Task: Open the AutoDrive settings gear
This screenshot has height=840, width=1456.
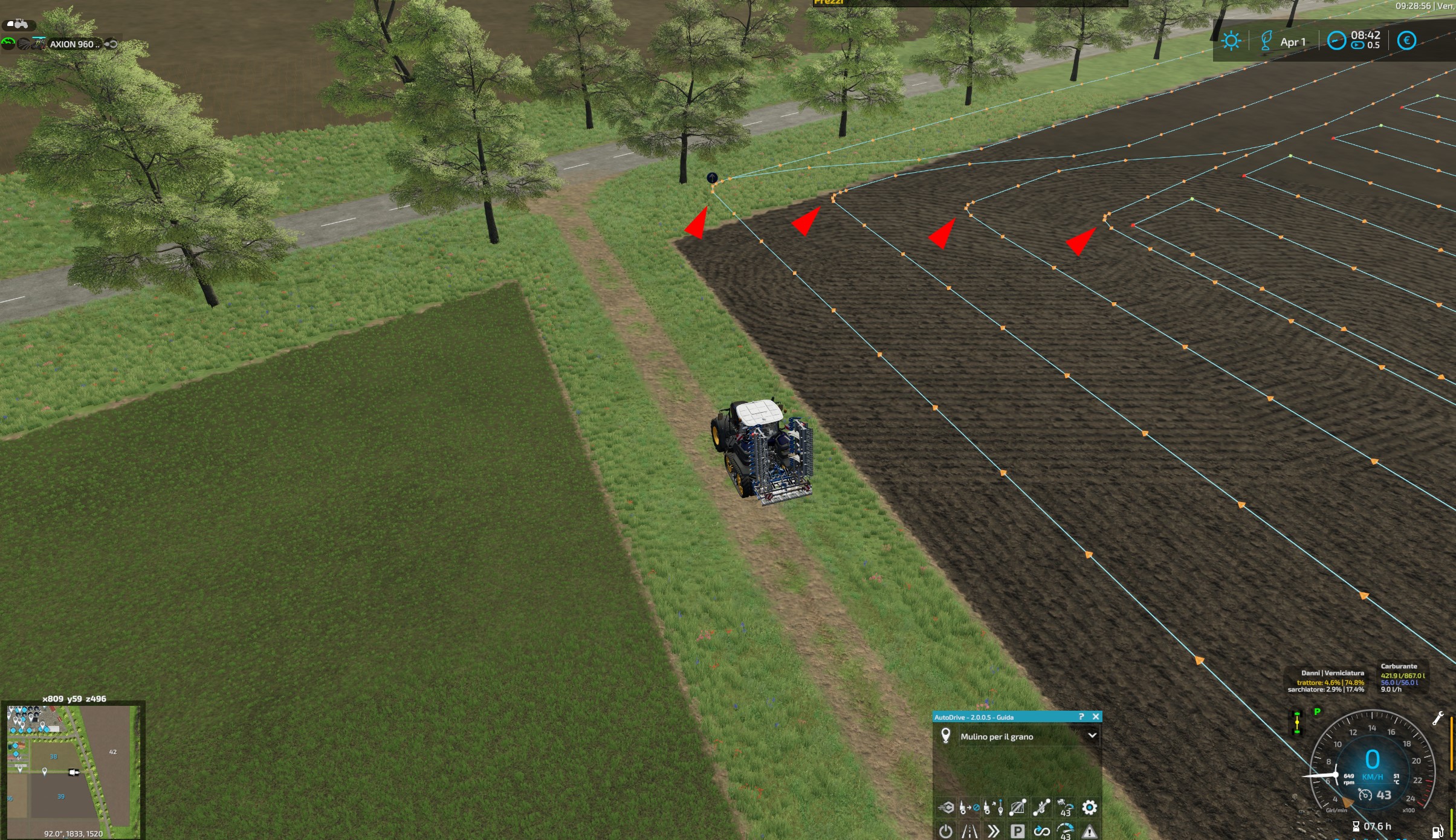Action: [1089, 807]
